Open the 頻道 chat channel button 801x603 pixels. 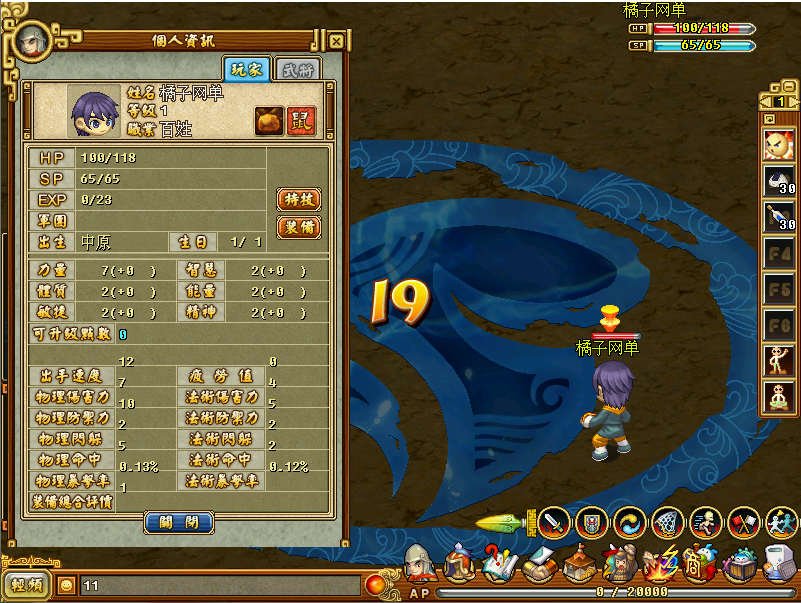click(x=27, y=586)
